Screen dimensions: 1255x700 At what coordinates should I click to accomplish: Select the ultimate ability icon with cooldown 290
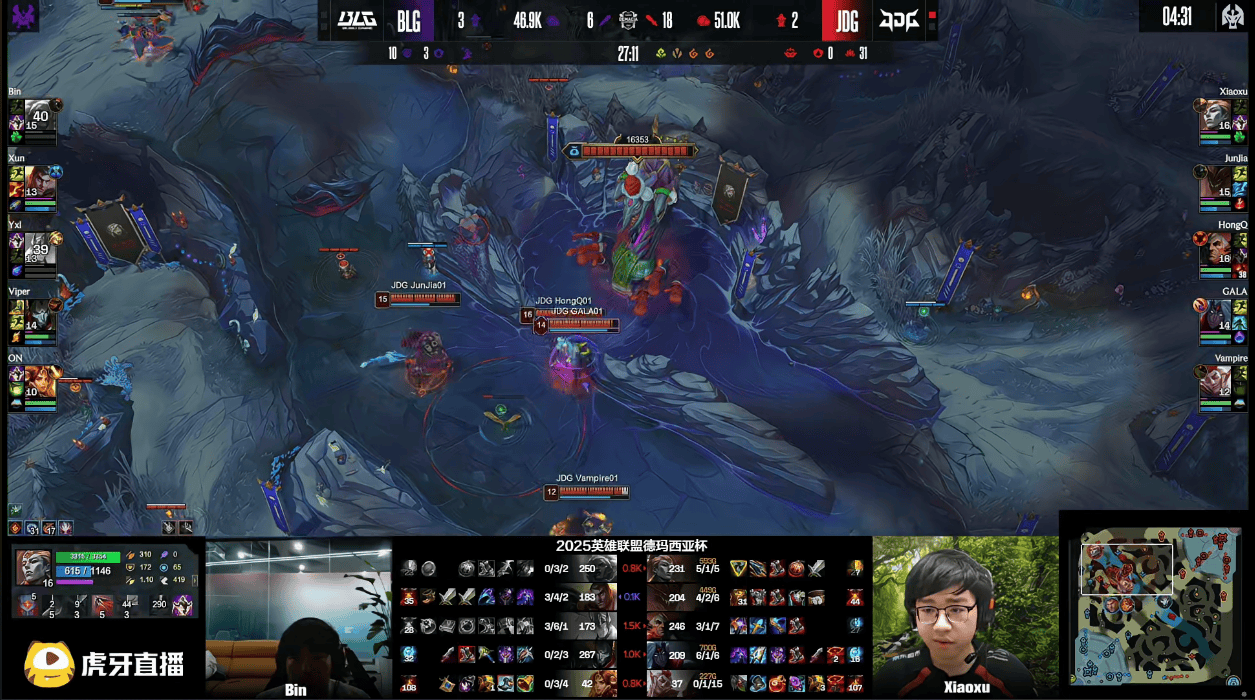point(182,604)
